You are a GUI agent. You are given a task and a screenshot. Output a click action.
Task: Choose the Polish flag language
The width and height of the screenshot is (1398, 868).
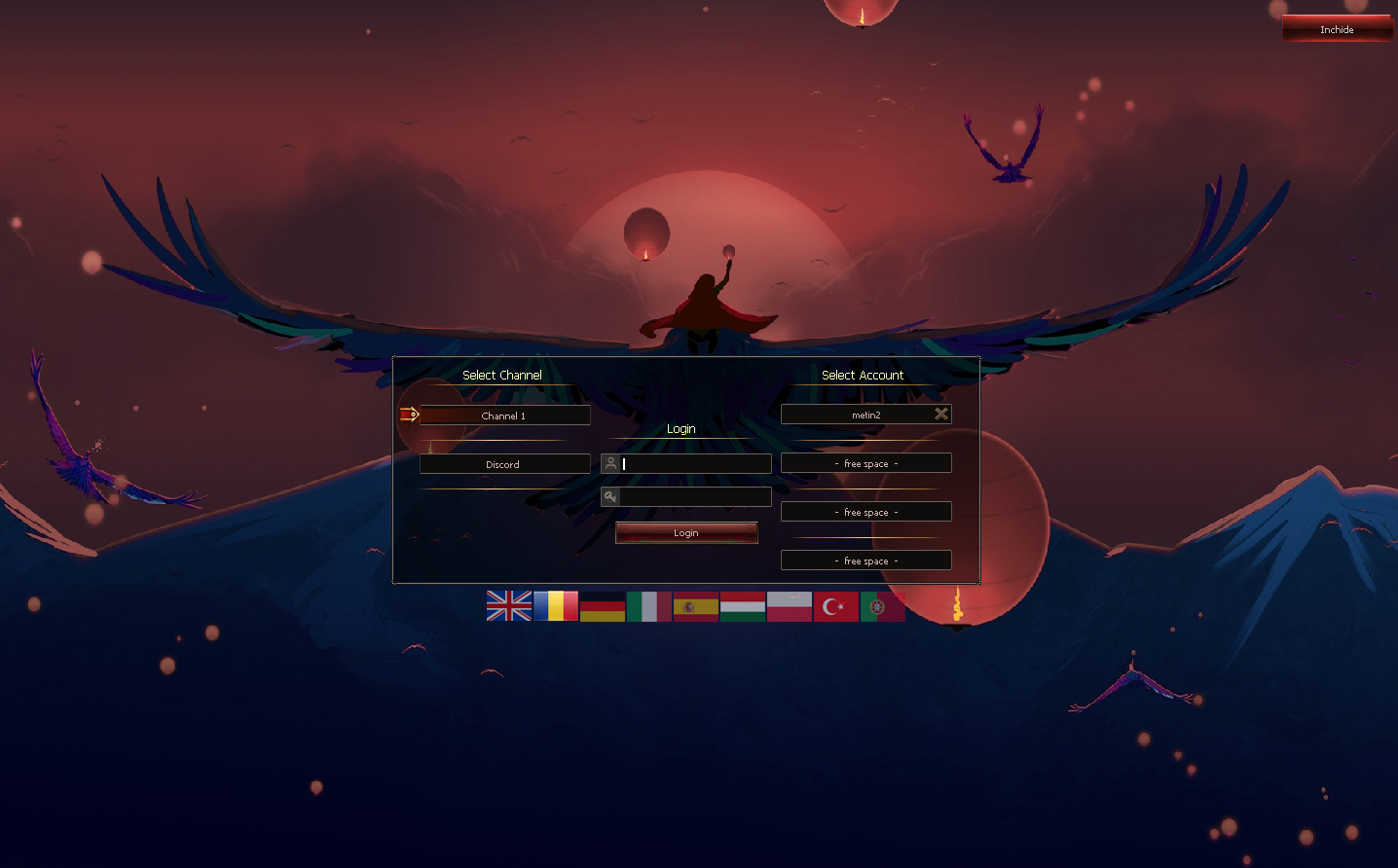[x=790, y=606]
